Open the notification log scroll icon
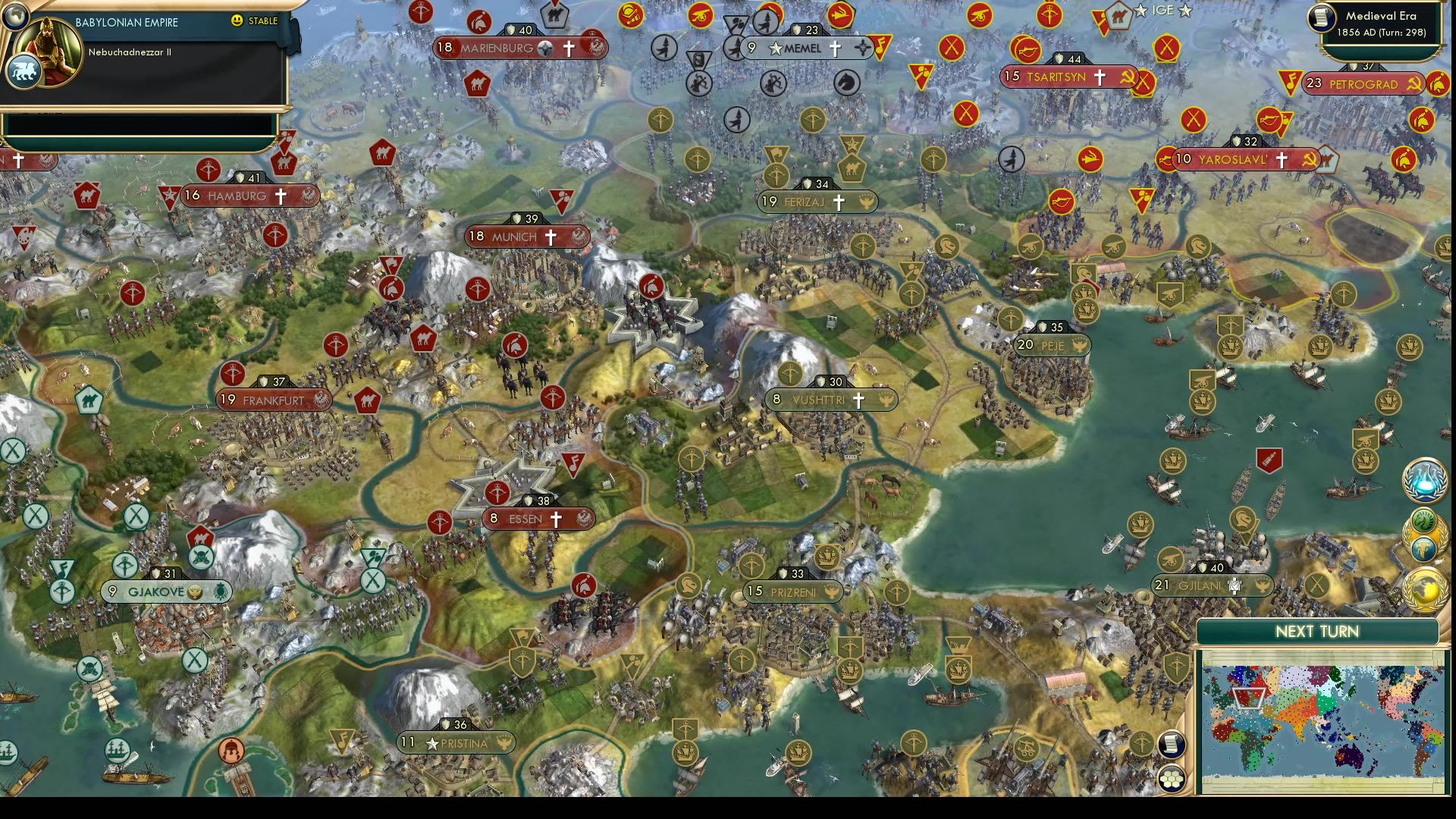Image resolution: width=1456 pixels, height=819 pixels. (x=1172, y=745)
